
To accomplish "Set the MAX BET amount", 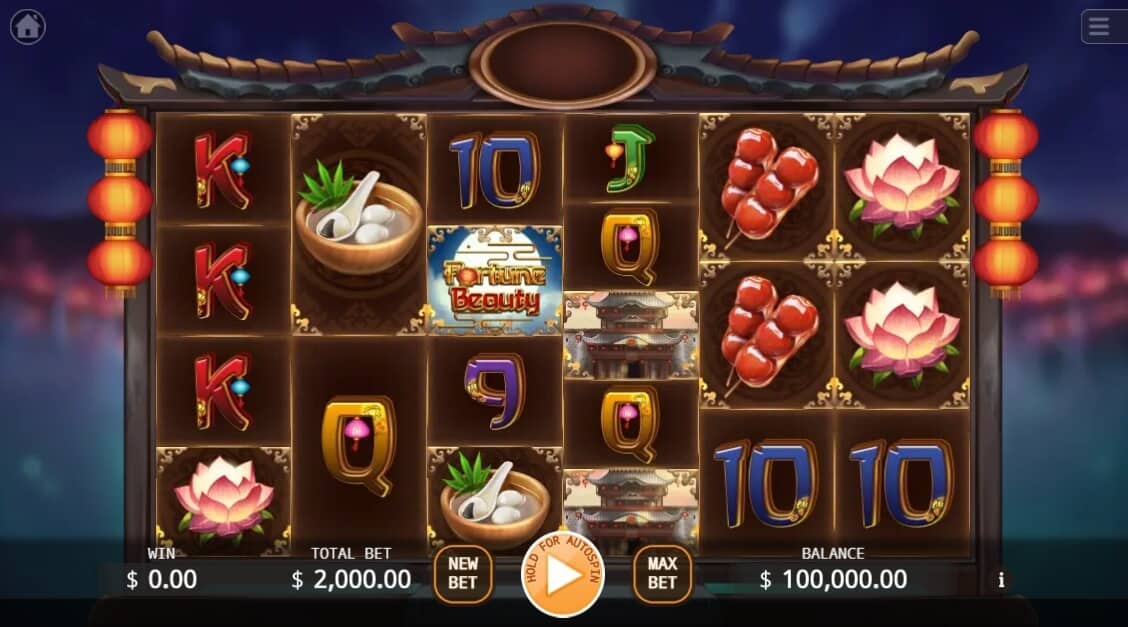I will tap(662, 574).
